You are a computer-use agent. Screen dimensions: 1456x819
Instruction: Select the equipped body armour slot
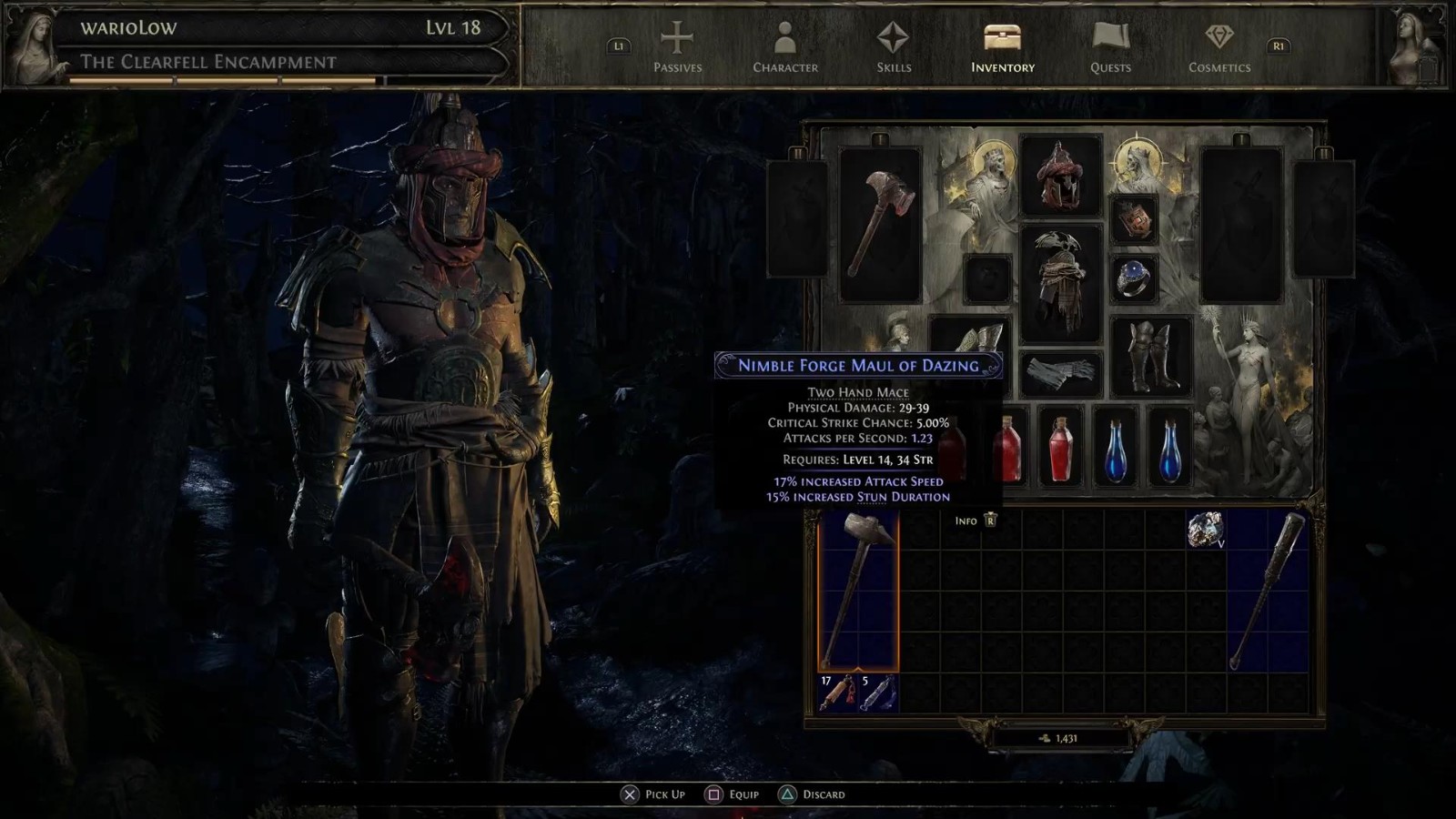(1060, 283)
